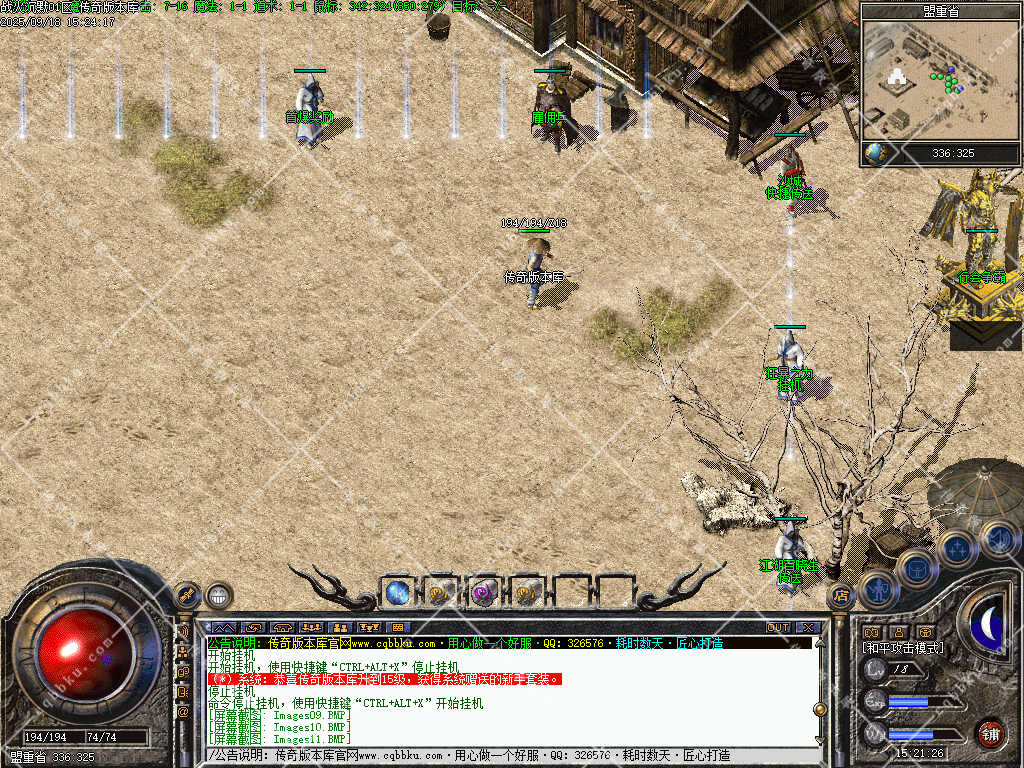This screenshot has height=768, width=1024.
Task: Select the purple scroll in the belt
Action: tap(485, 592)
